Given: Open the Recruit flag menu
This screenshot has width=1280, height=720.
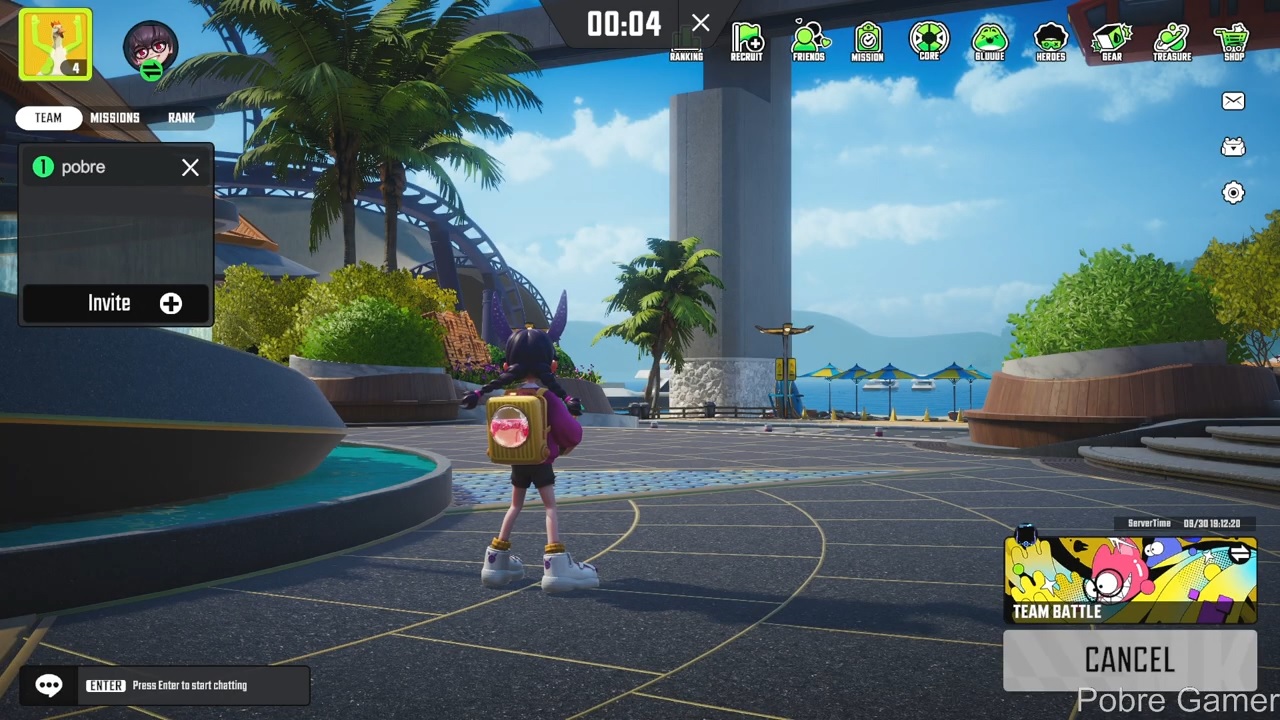Looking at the screenshot, I should click(747, 42).
